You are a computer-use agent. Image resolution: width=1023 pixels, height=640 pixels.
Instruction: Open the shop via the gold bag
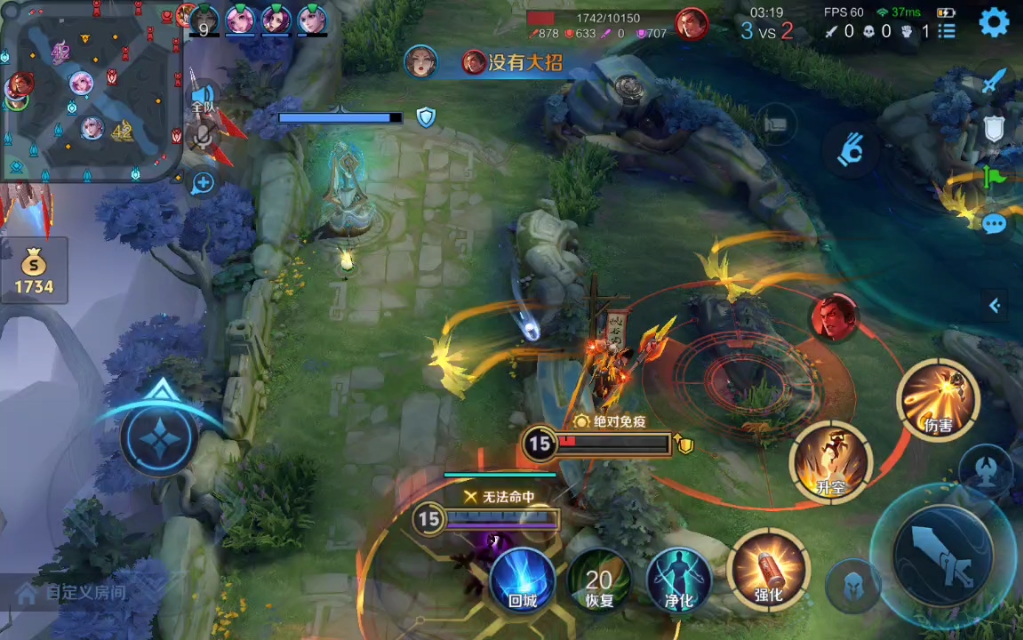[x=34, y=272]
